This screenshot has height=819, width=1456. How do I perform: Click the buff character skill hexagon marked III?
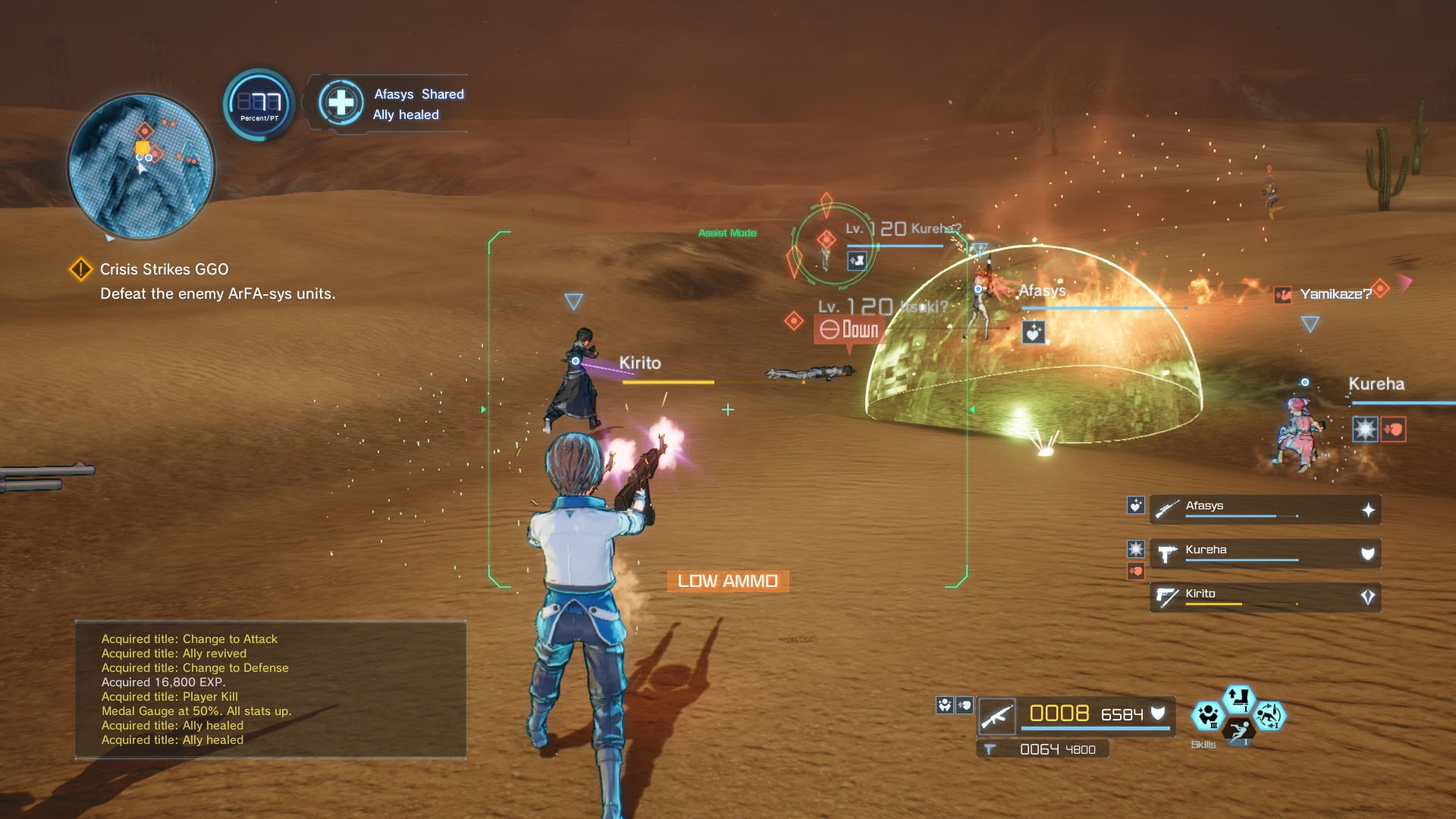[1208, 716]
